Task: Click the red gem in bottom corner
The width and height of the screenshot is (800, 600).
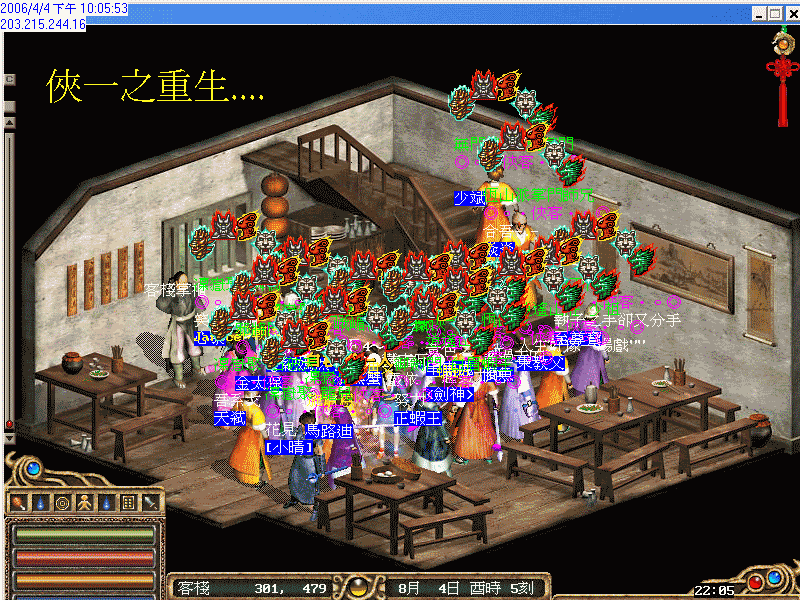Action: tap(755, 581)
